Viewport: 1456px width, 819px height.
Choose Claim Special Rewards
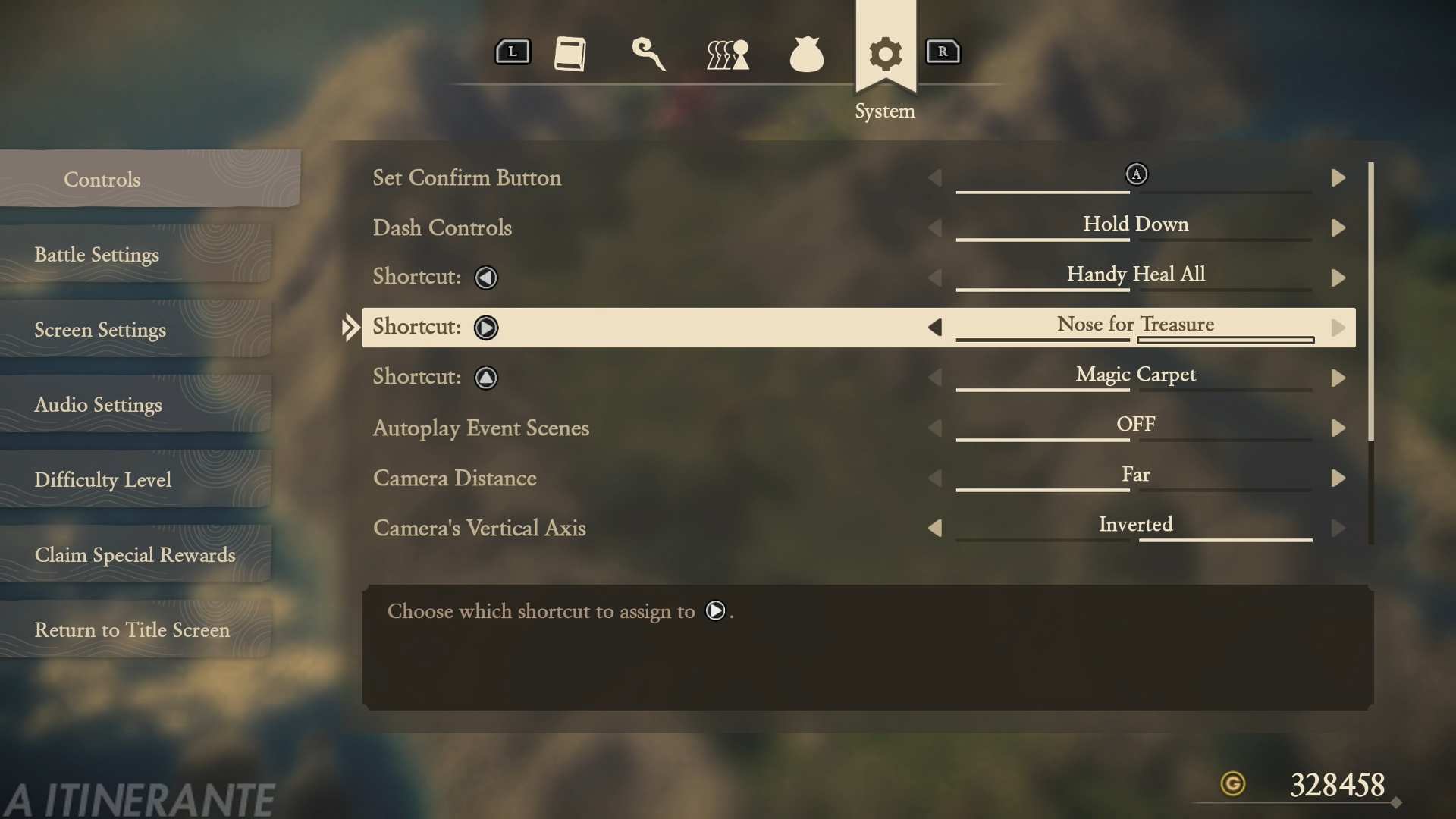pos(135,555)
